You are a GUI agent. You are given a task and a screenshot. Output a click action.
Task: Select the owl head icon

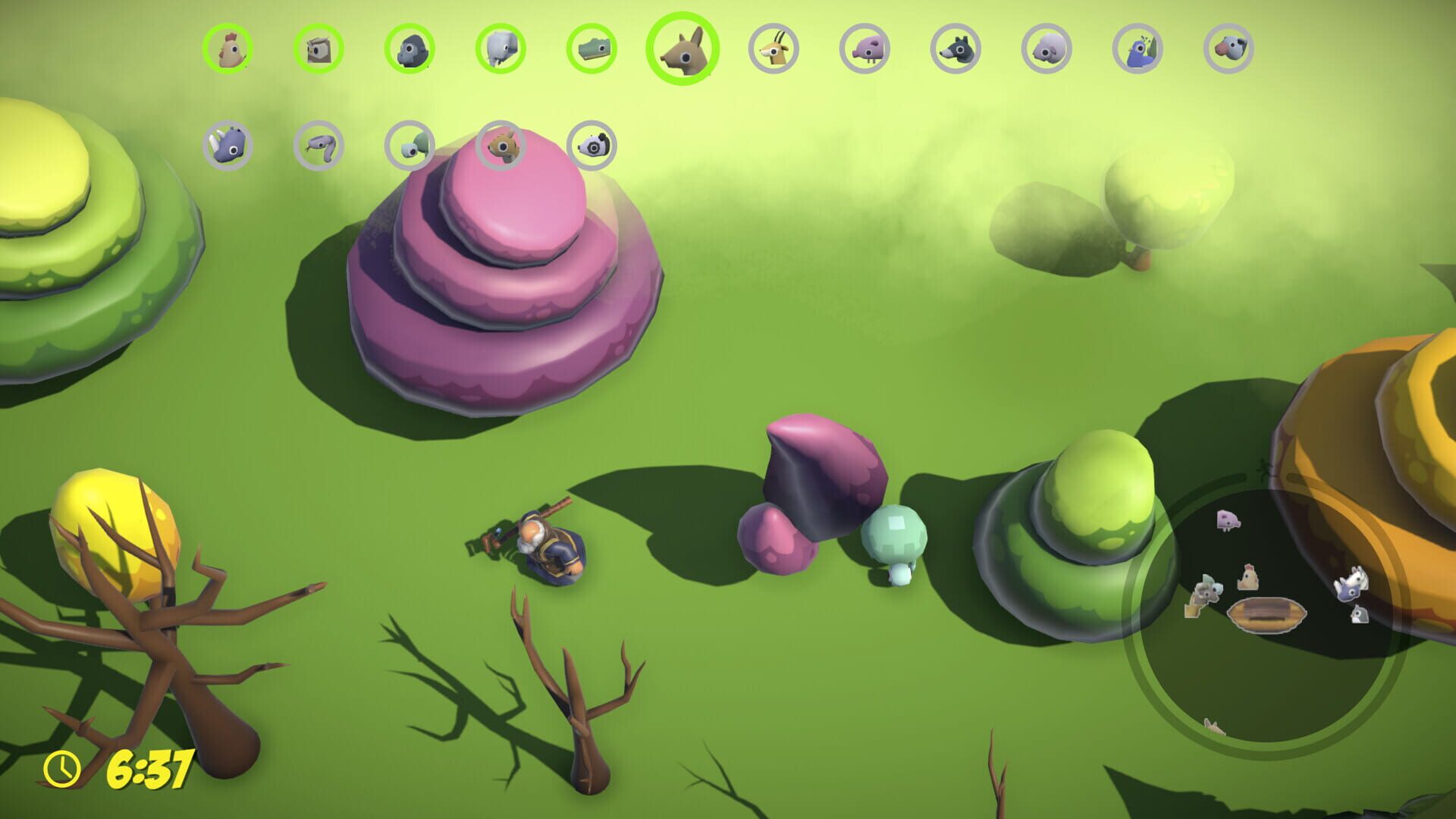coord(318,49)
